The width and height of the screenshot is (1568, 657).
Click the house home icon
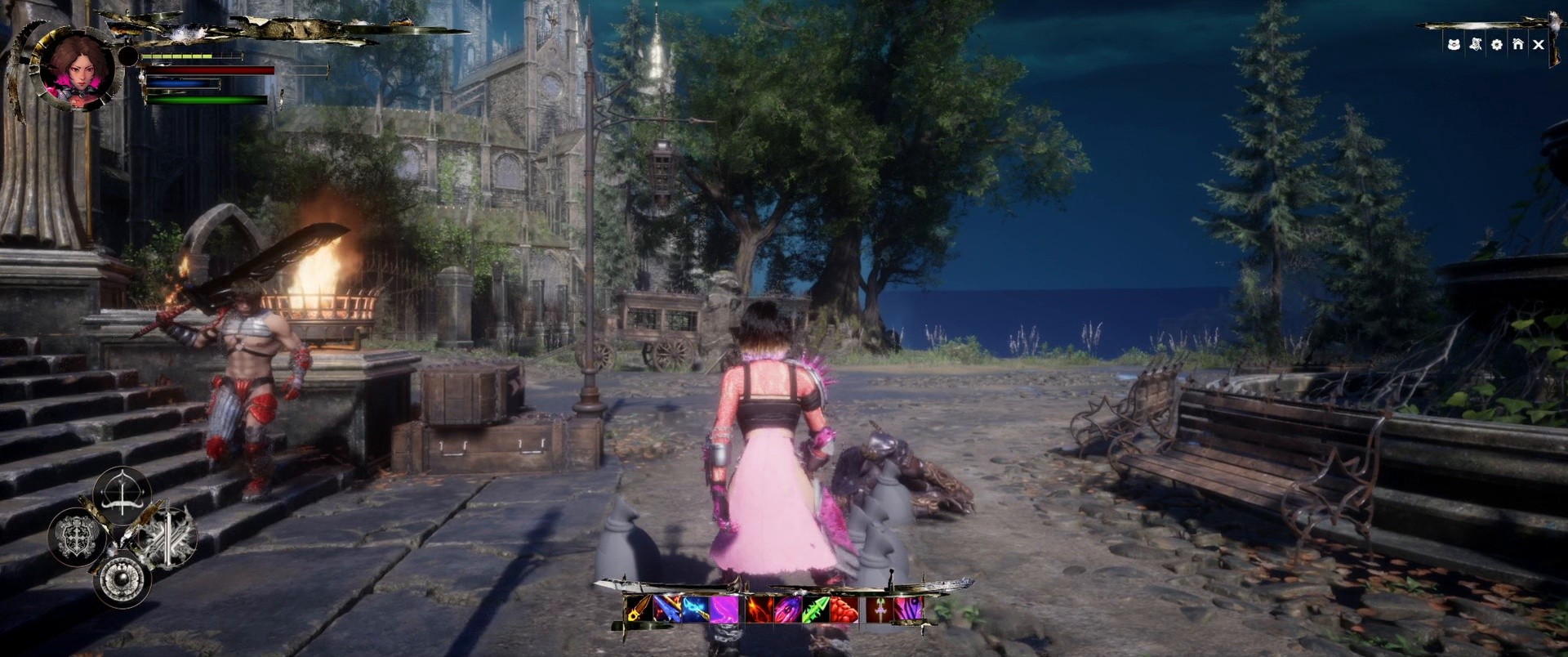click(x=1517, y=45)
